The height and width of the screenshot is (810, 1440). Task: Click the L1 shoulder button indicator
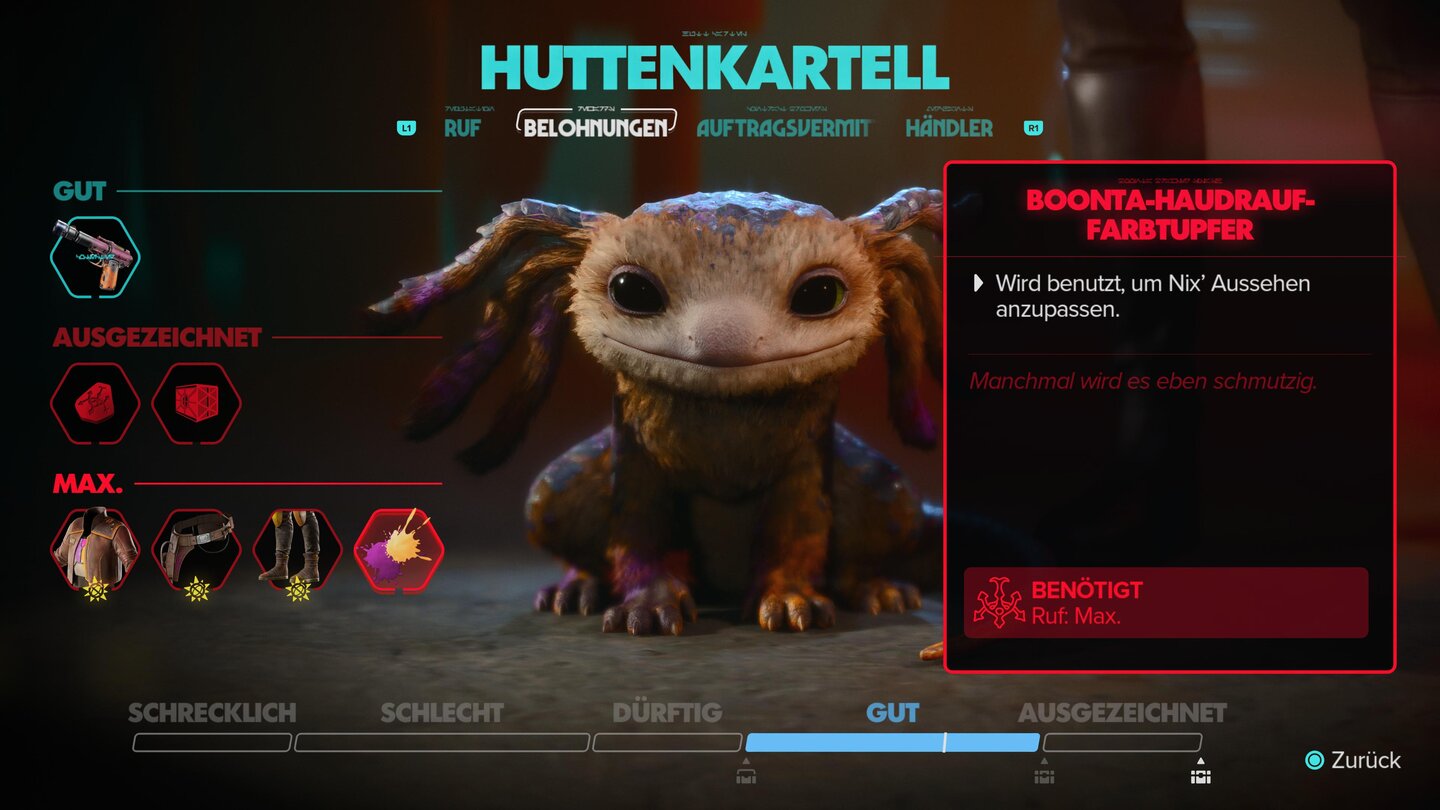tap(405, 128)
